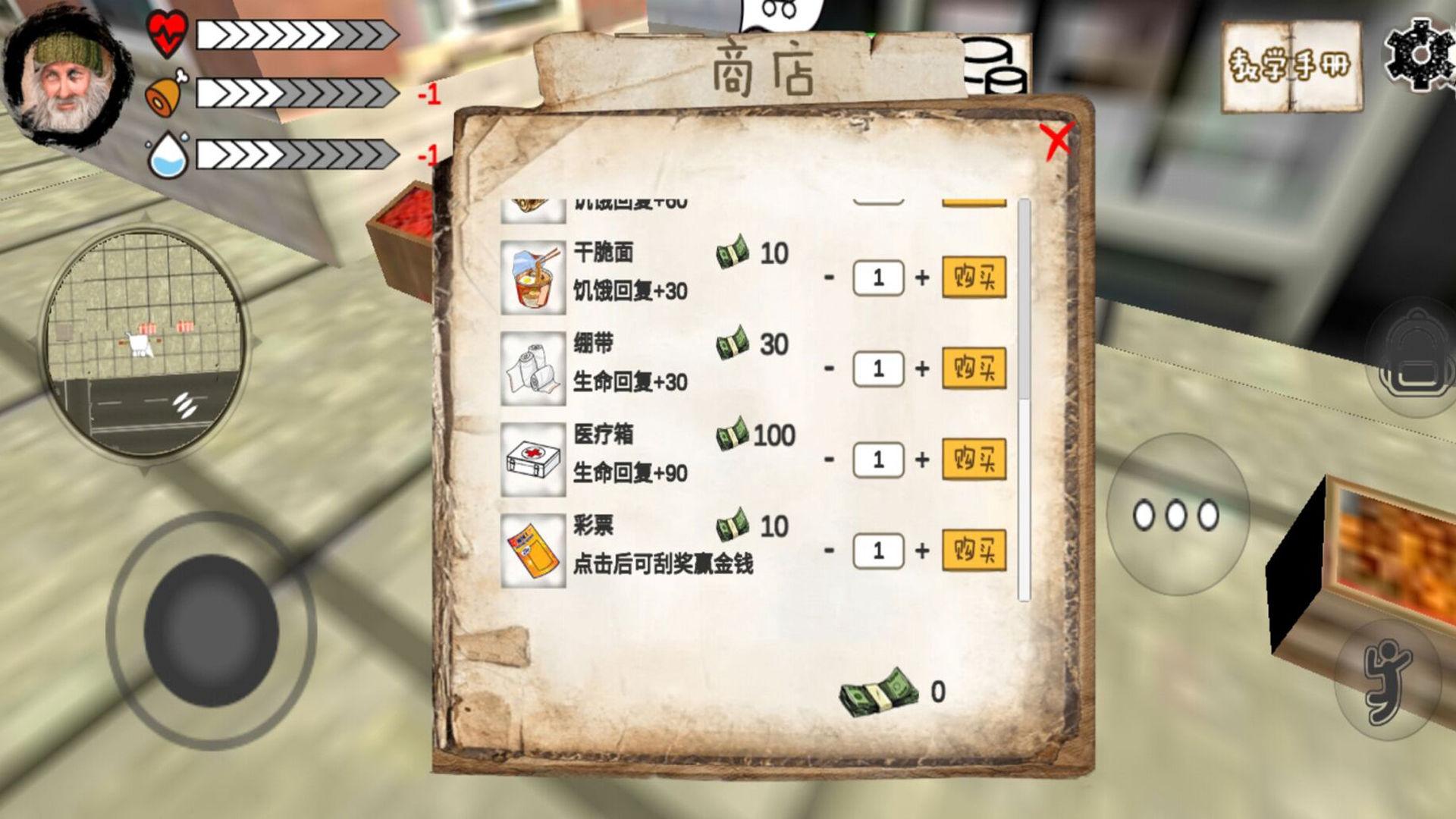The height and width of the screenshot is (819, 1456).
Task: Open the backpack inventory
Action: [1415, 355]
